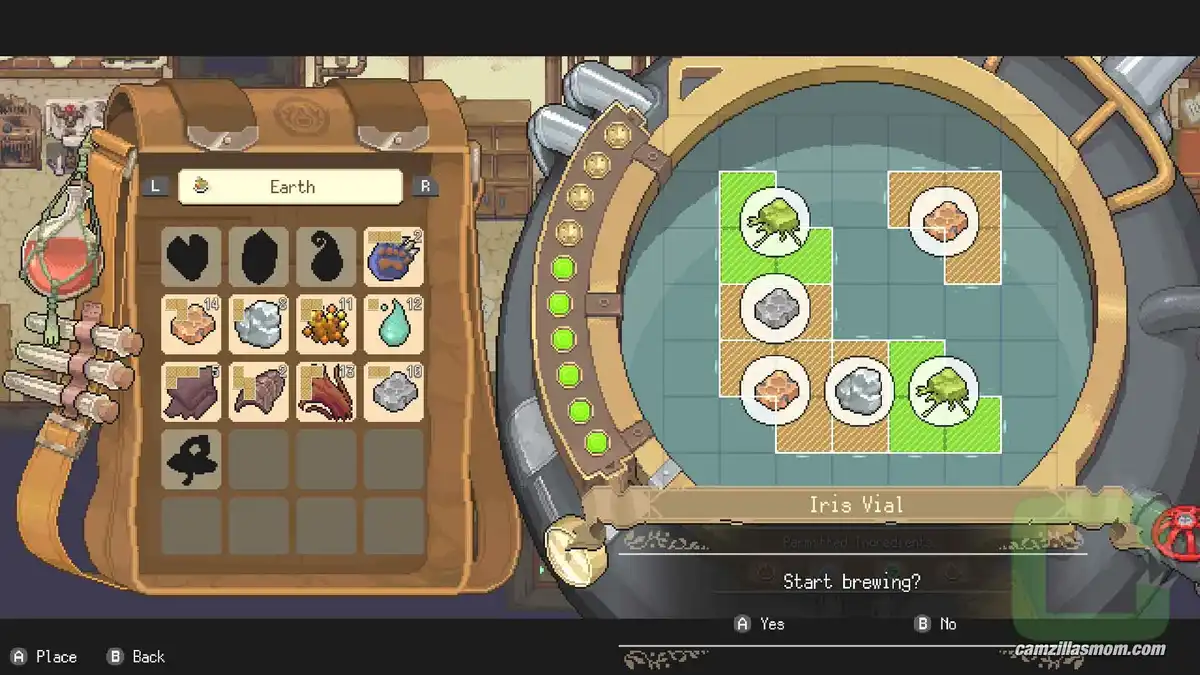The width and height of the screenshot is (1200, 675).
Task: Select the orange berry cluster ingredient
Action: (x=326, y=324)
